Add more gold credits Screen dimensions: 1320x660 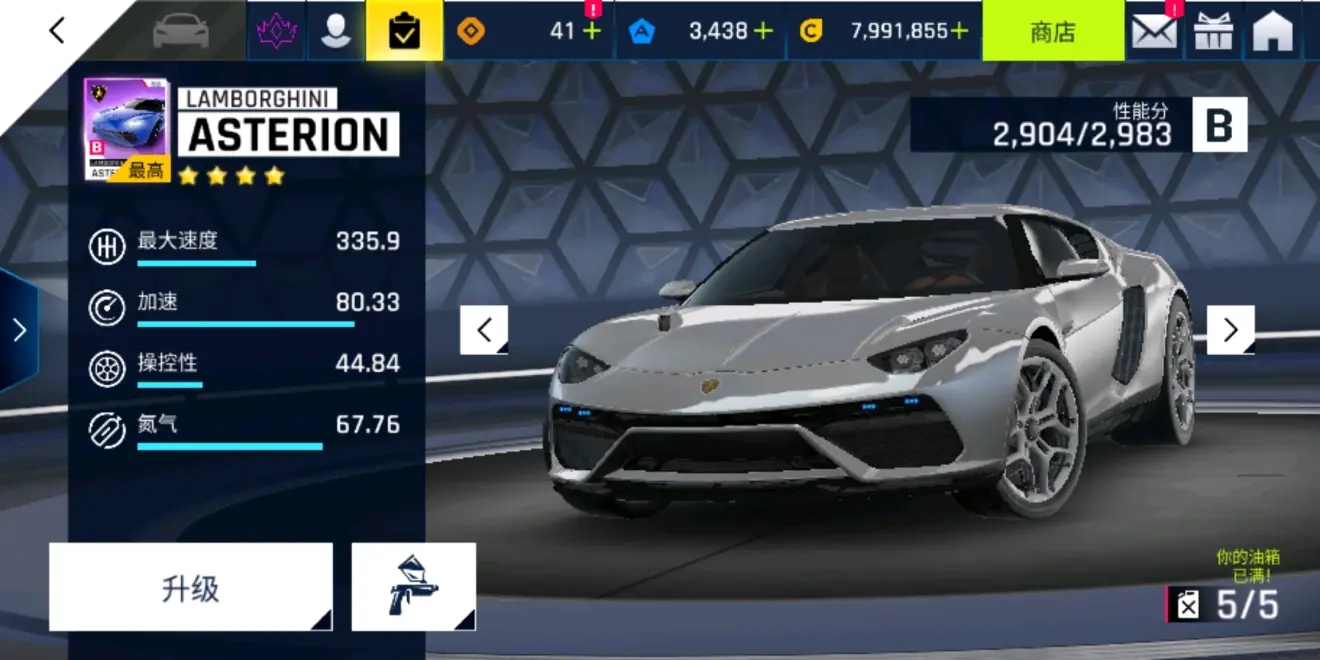[x=959, y=31]
